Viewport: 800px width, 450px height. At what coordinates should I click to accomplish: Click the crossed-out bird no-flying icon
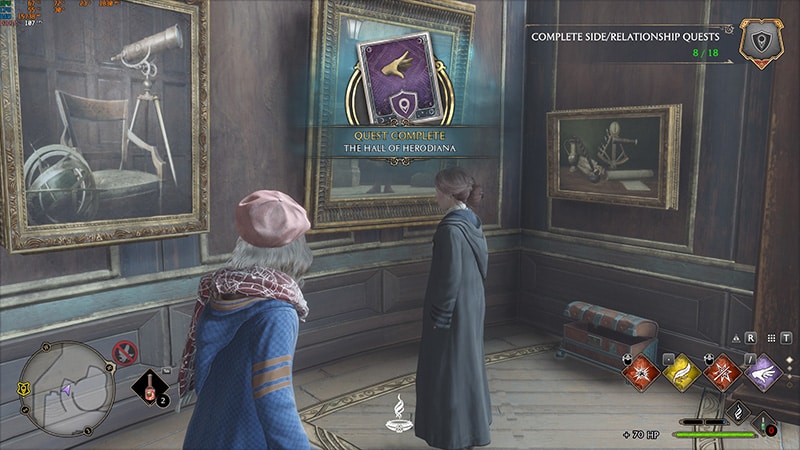[x=125, y=351]
